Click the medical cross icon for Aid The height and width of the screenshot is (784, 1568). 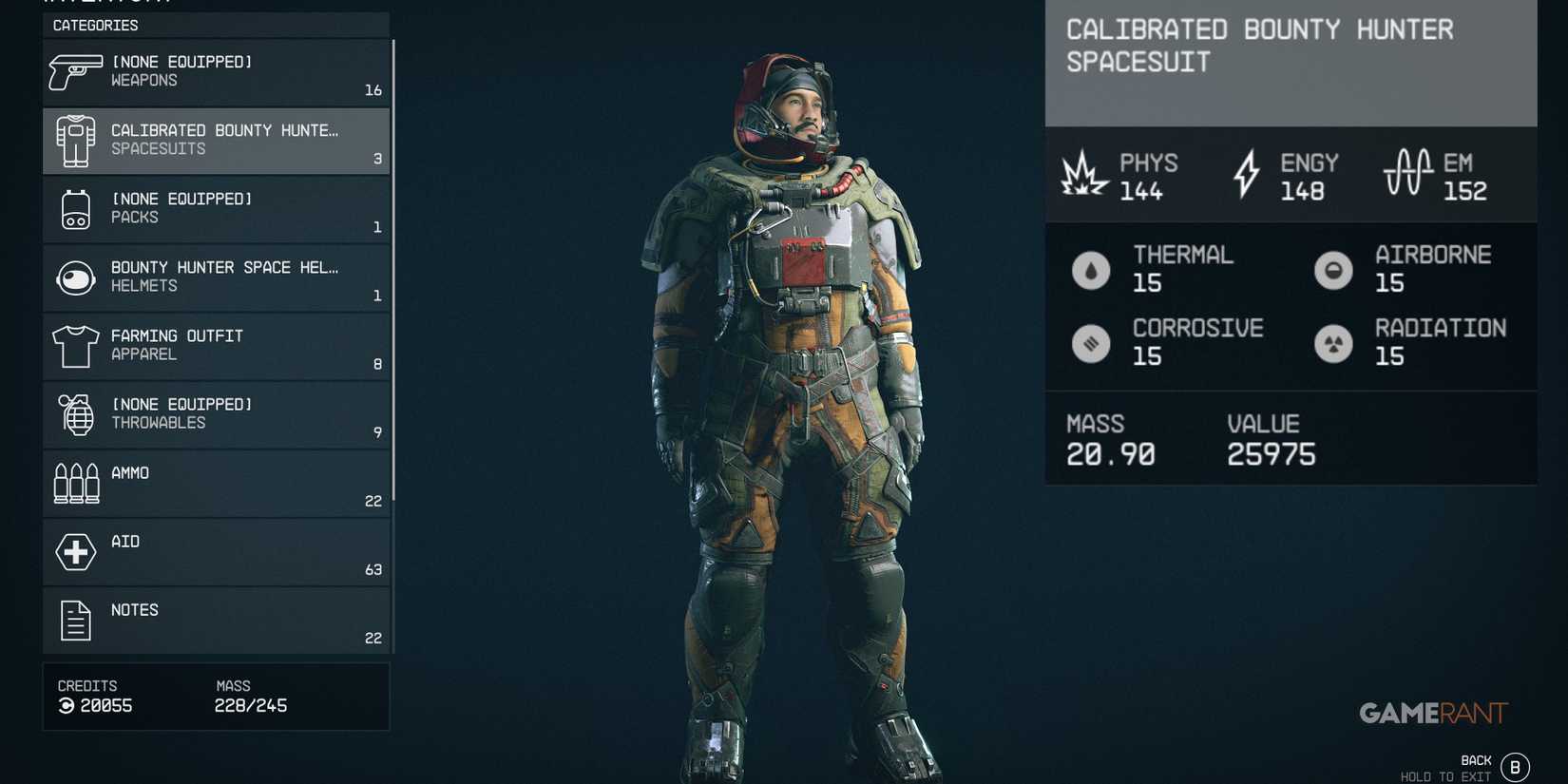tap(75, 551)
